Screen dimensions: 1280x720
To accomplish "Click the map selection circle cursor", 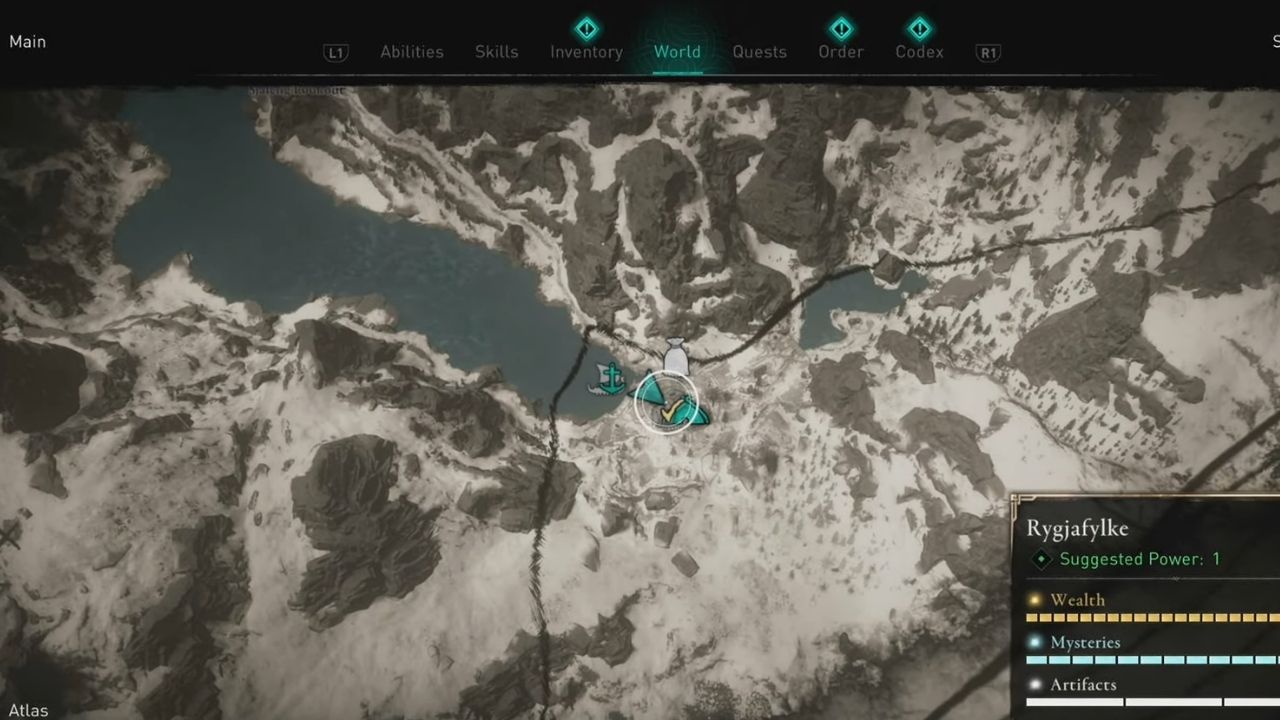I will coord(668,404).
